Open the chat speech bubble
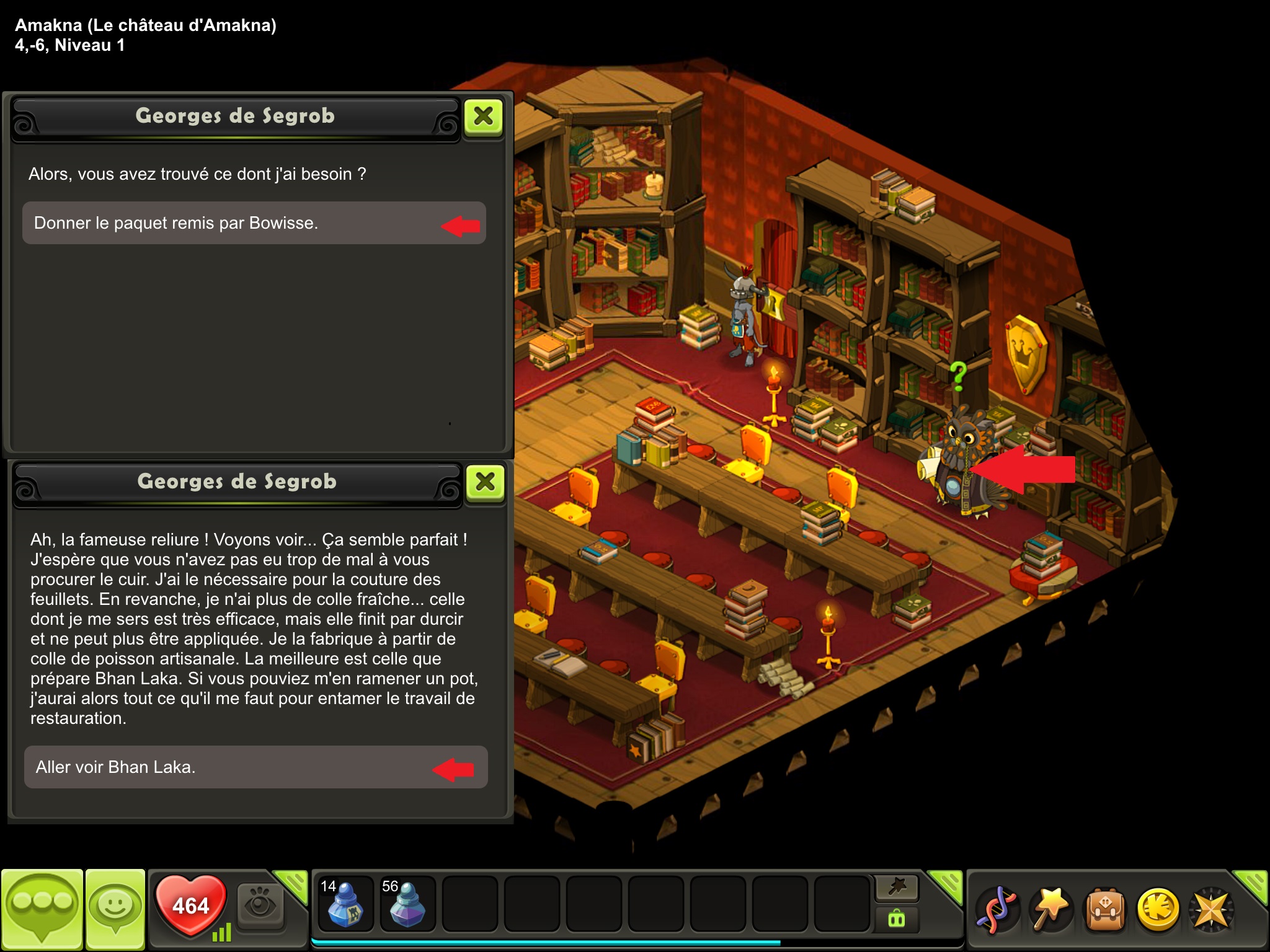 [x=42, y=907]
